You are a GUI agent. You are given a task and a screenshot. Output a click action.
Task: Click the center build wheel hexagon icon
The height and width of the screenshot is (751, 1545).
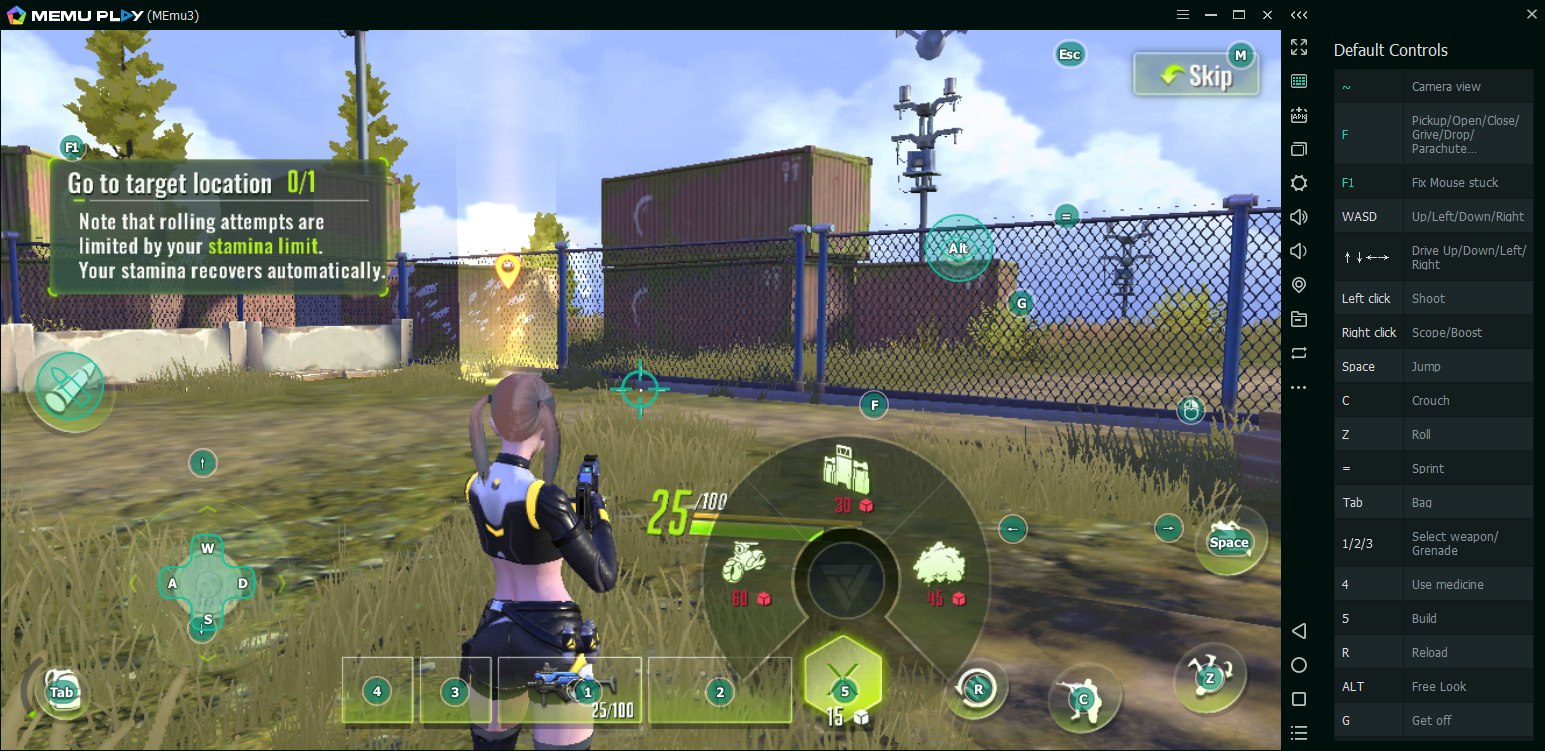tap(845, 580)
